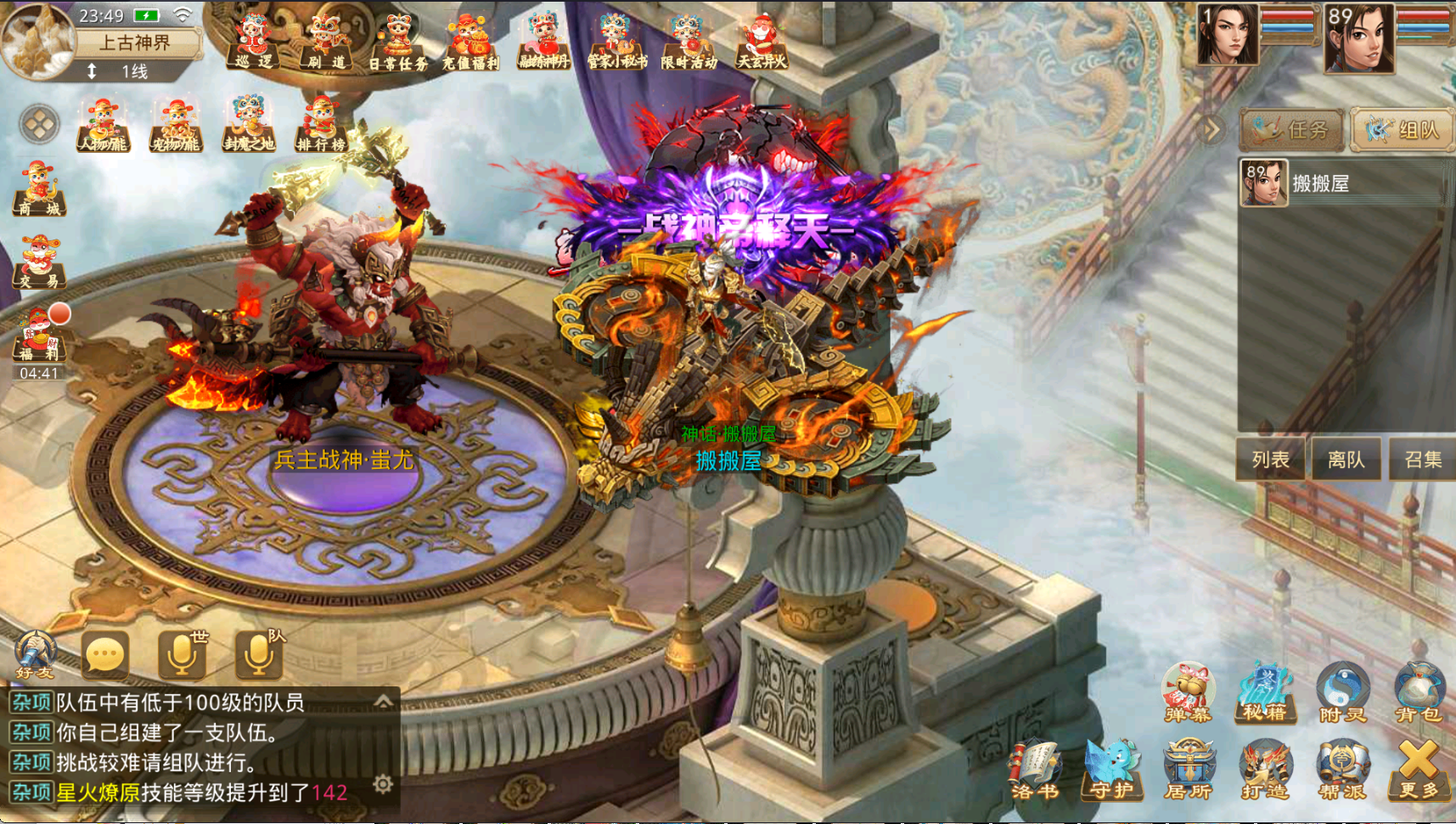This screenshot has height=824, width=1456.
Task: Close the 更多 expanded menu
Action: point(1419,770)
